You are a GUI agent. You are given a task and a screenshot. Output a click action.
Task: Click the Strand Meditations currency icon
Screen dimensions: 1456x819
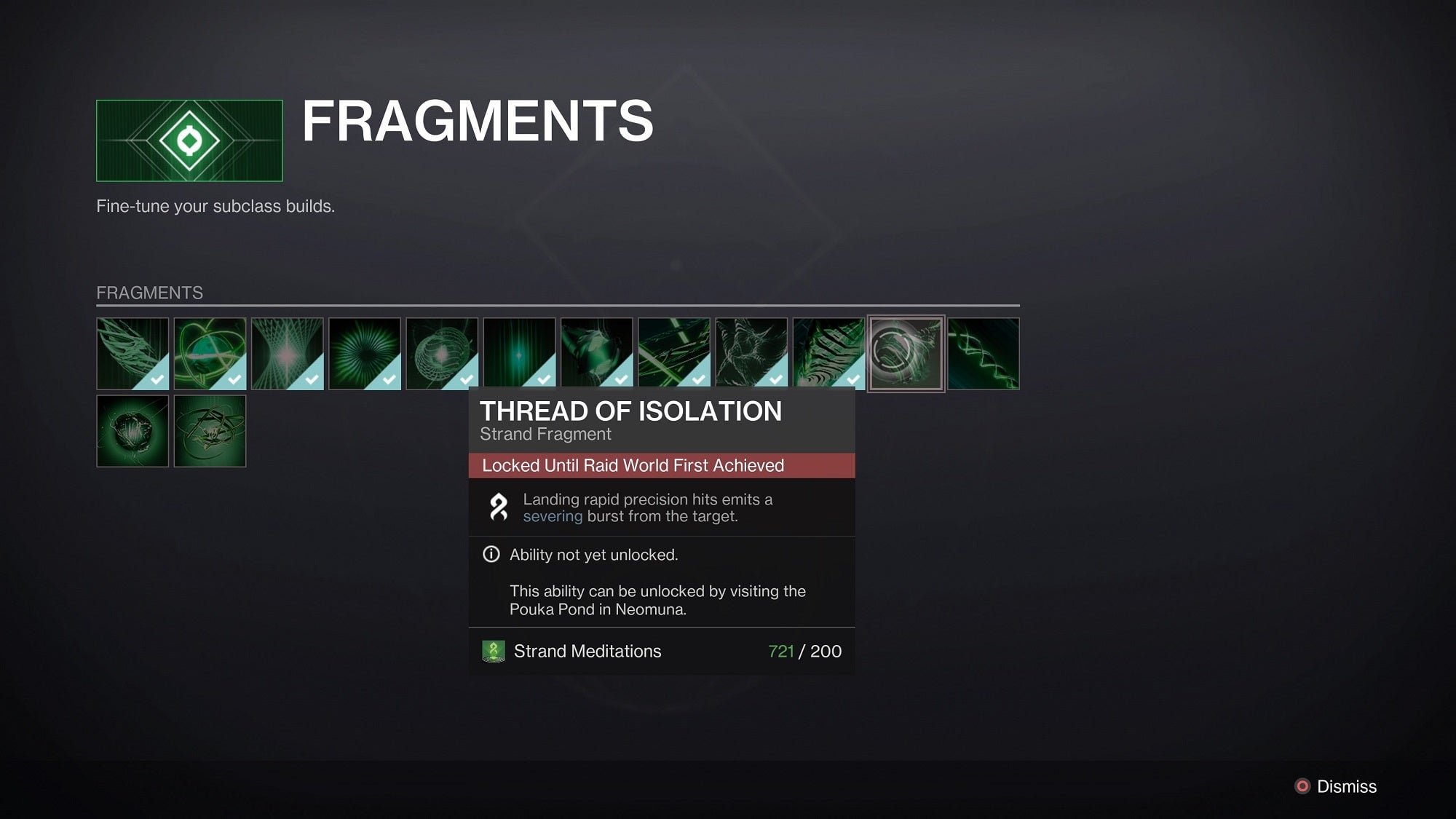click(x=492, y=651)
